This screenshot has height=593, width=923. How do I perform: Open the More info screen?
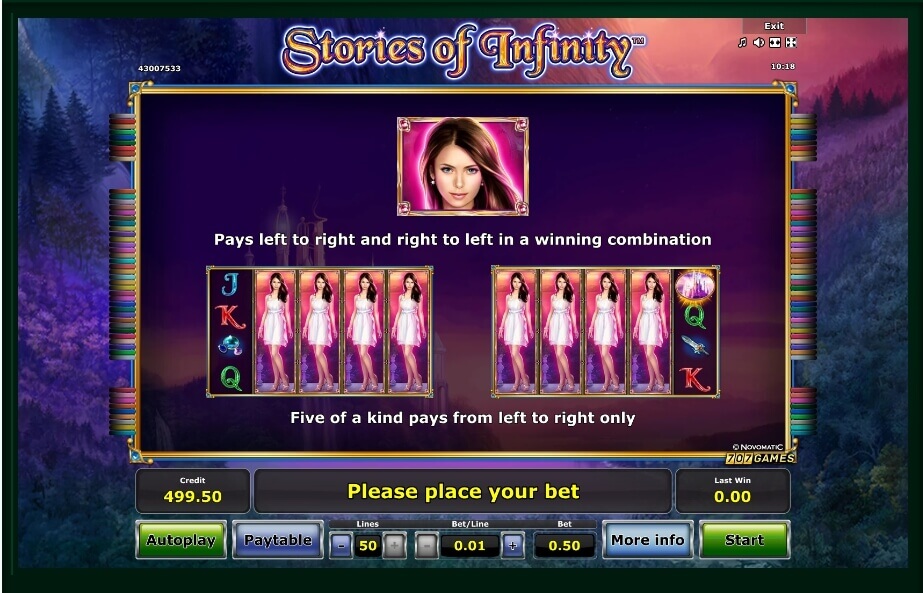(x=647, y=540)
